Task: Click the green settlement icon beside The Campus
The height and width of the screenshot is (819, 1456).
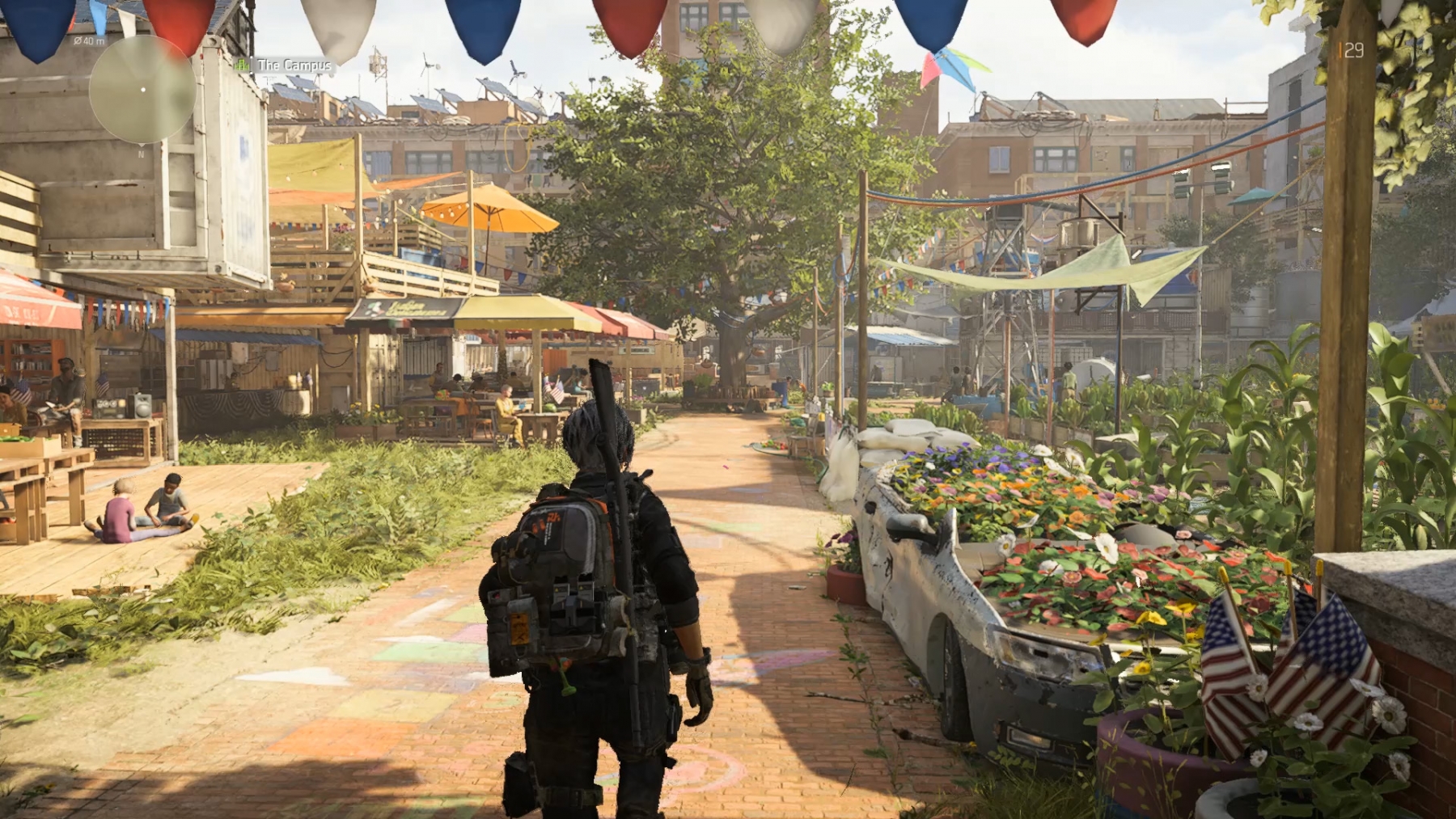Action: 242,65
